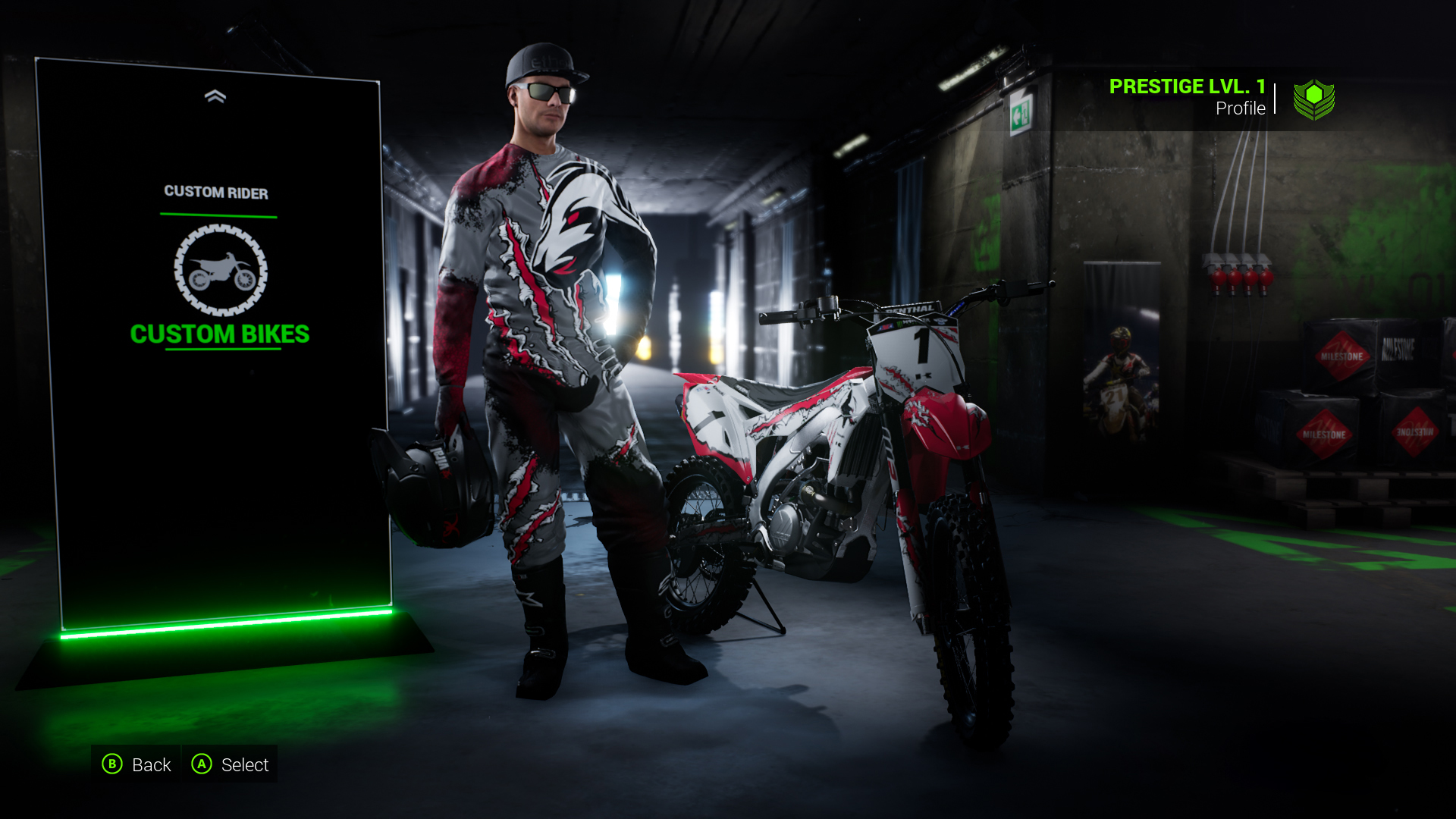Click the Prestige rank badge emblem
The image size is (1456, 819).
[x=1314, y=99]
